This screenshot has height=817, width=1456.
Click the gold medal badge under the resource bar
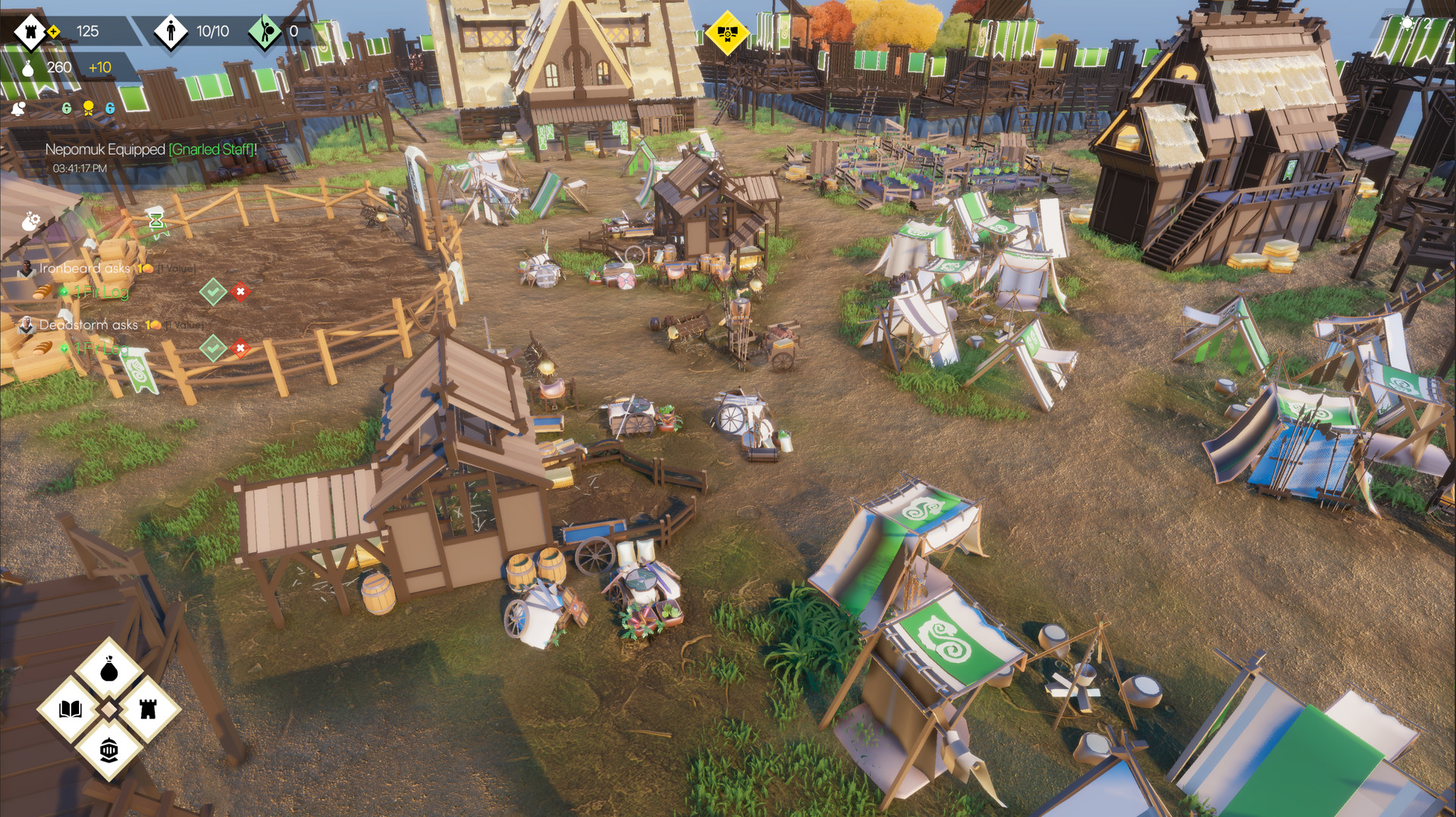(x=88, y=107)
